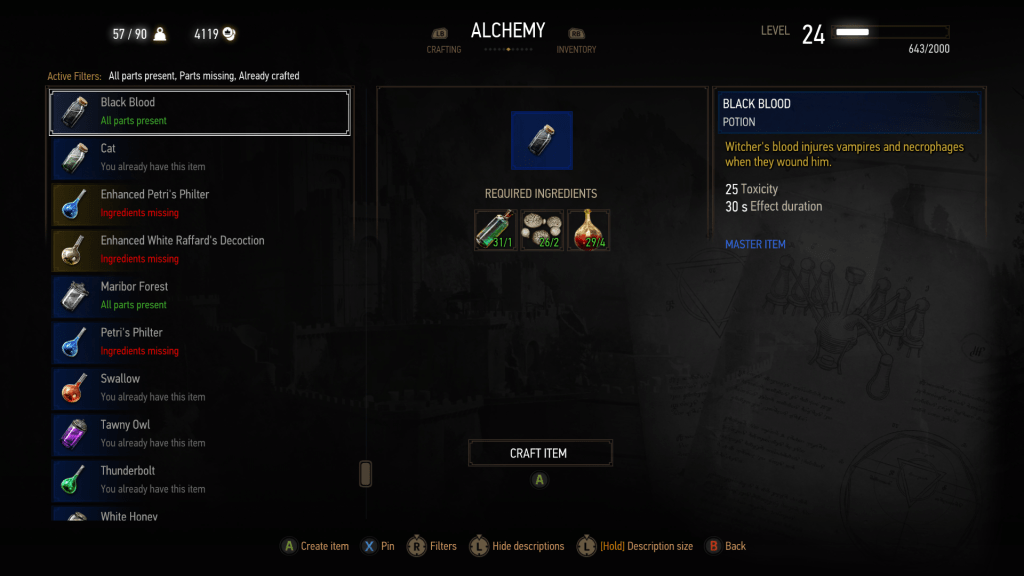This screenshot has height=576, width=1024.
Task: Select the White Honey recipe
Action: click(x=200, y=515)
